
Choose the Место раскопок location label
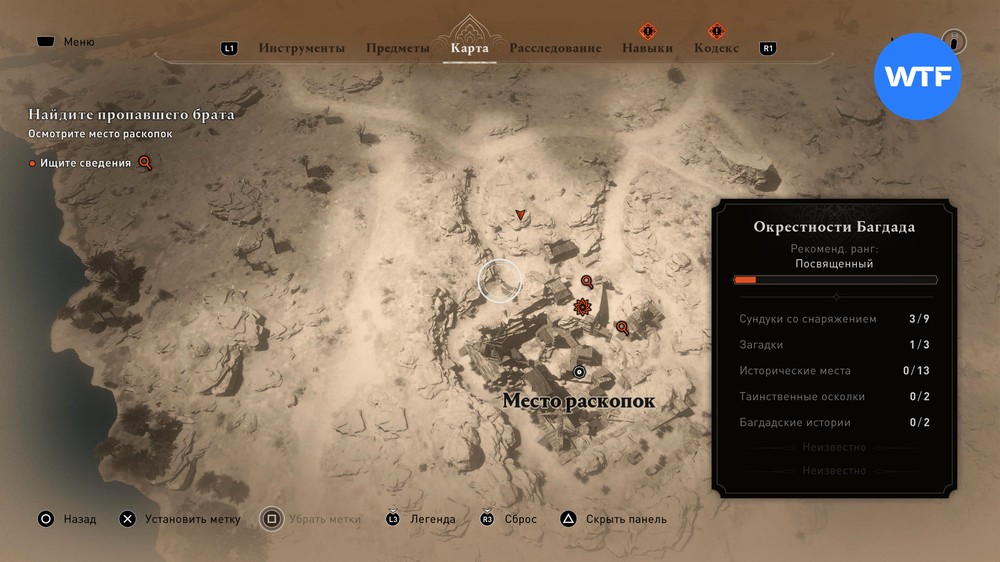(x=578, y=401)
